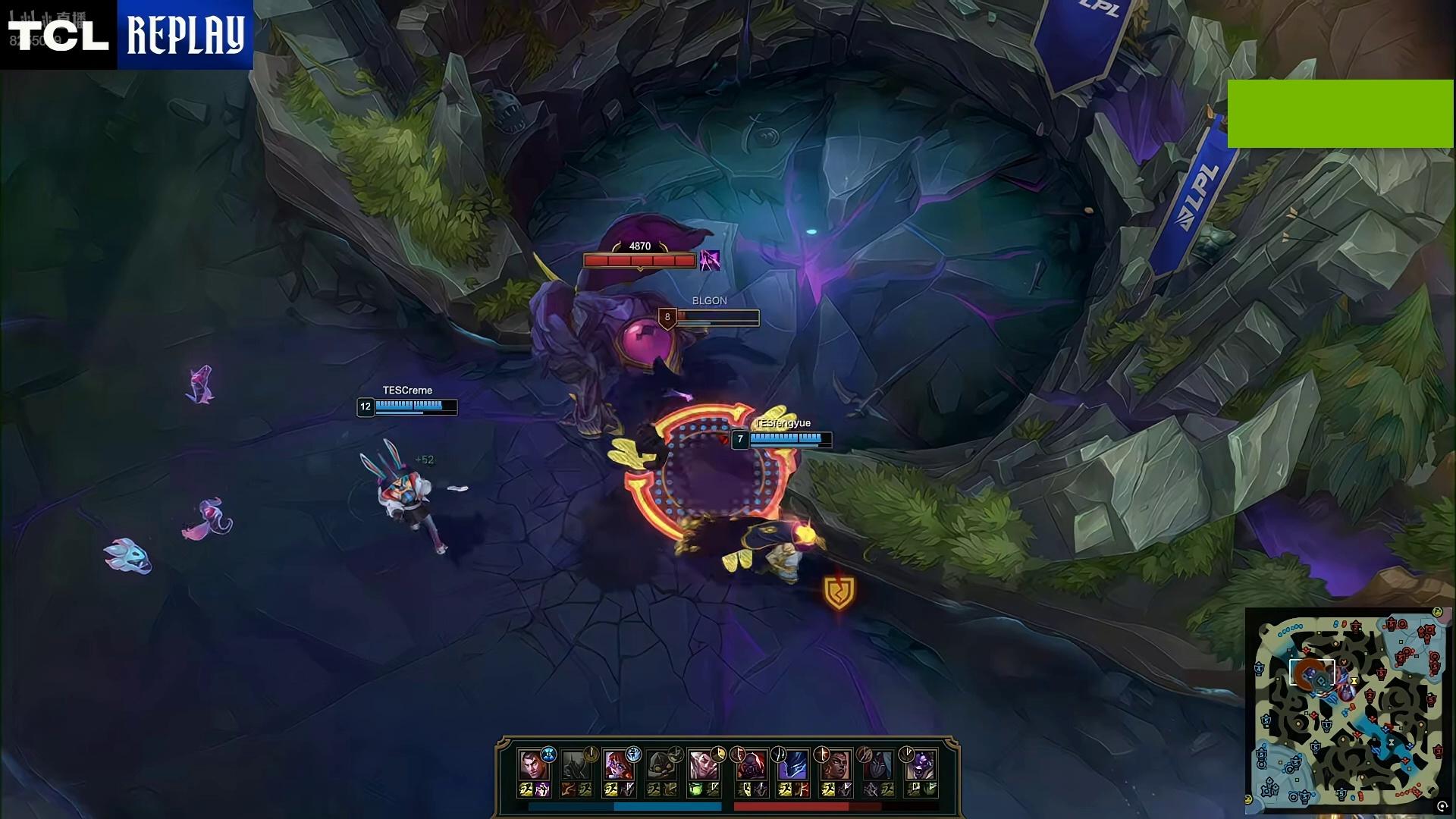Select the red-haired champion with glasses portrait
Viewport: 1456px width, 819px height.
[618, 764]
